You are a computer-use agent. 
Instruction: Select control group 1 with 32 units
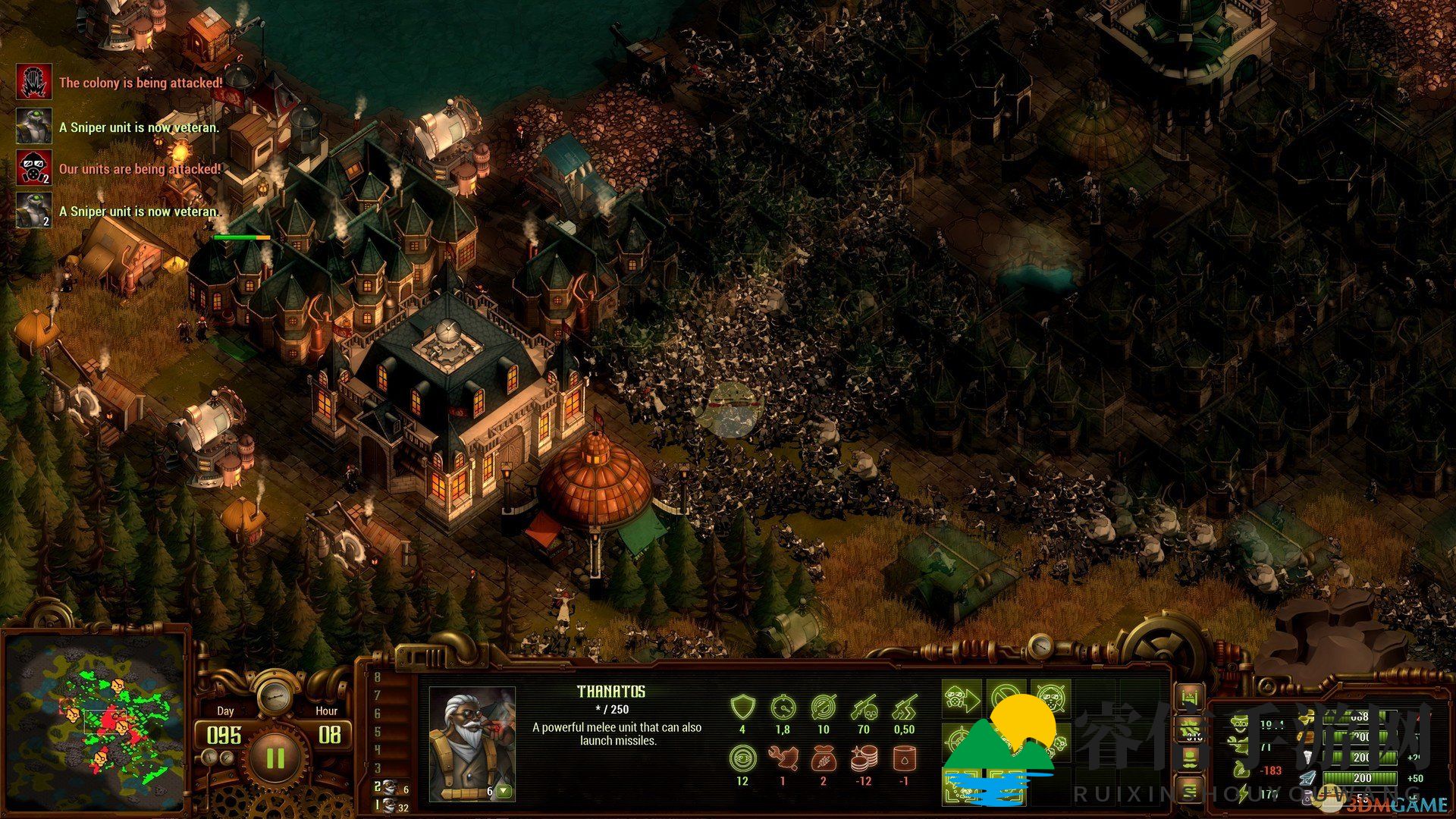(391, 807)
